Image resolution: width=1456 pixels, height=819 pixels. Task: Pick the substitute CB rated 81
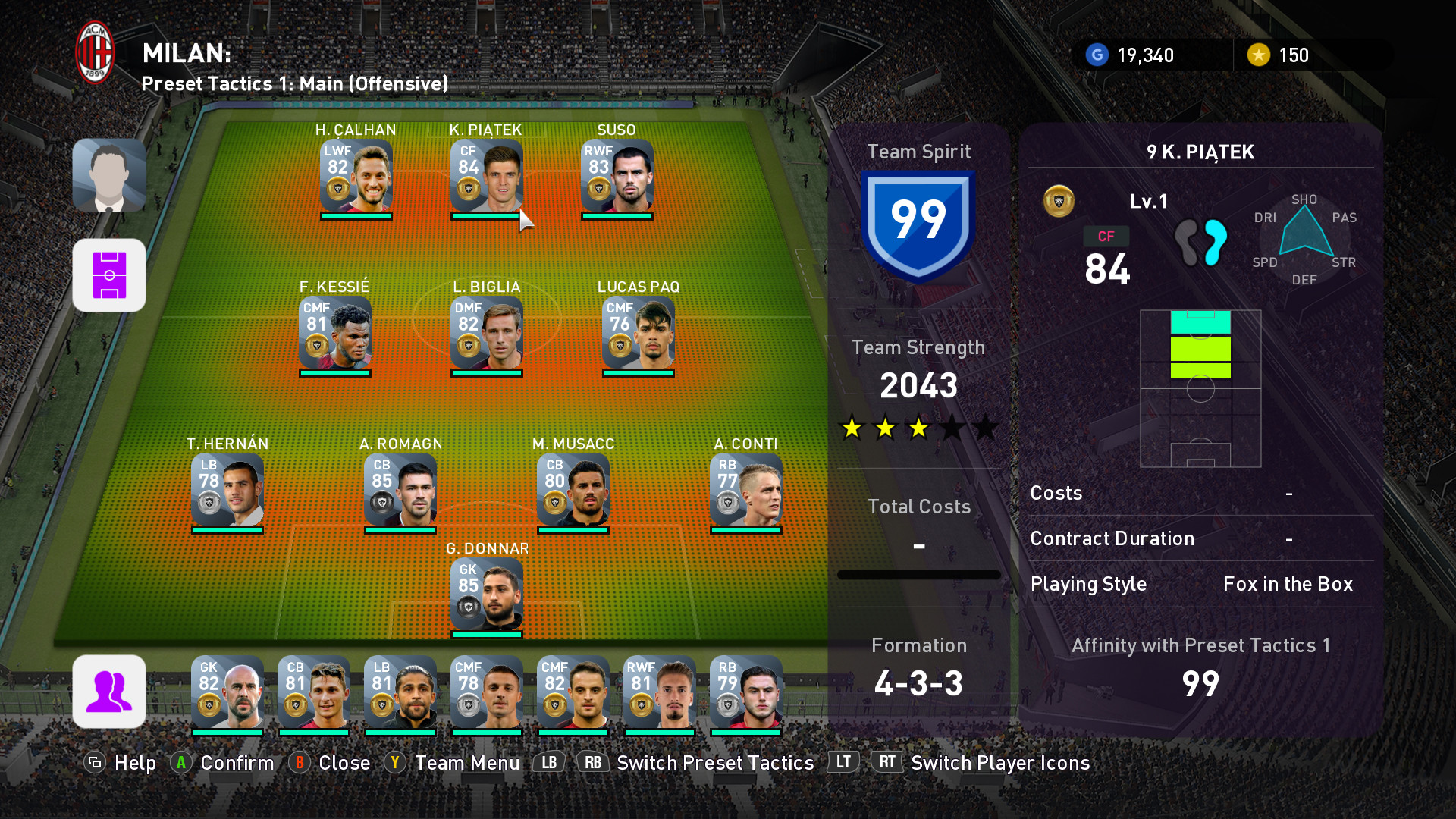coord(313,692)
